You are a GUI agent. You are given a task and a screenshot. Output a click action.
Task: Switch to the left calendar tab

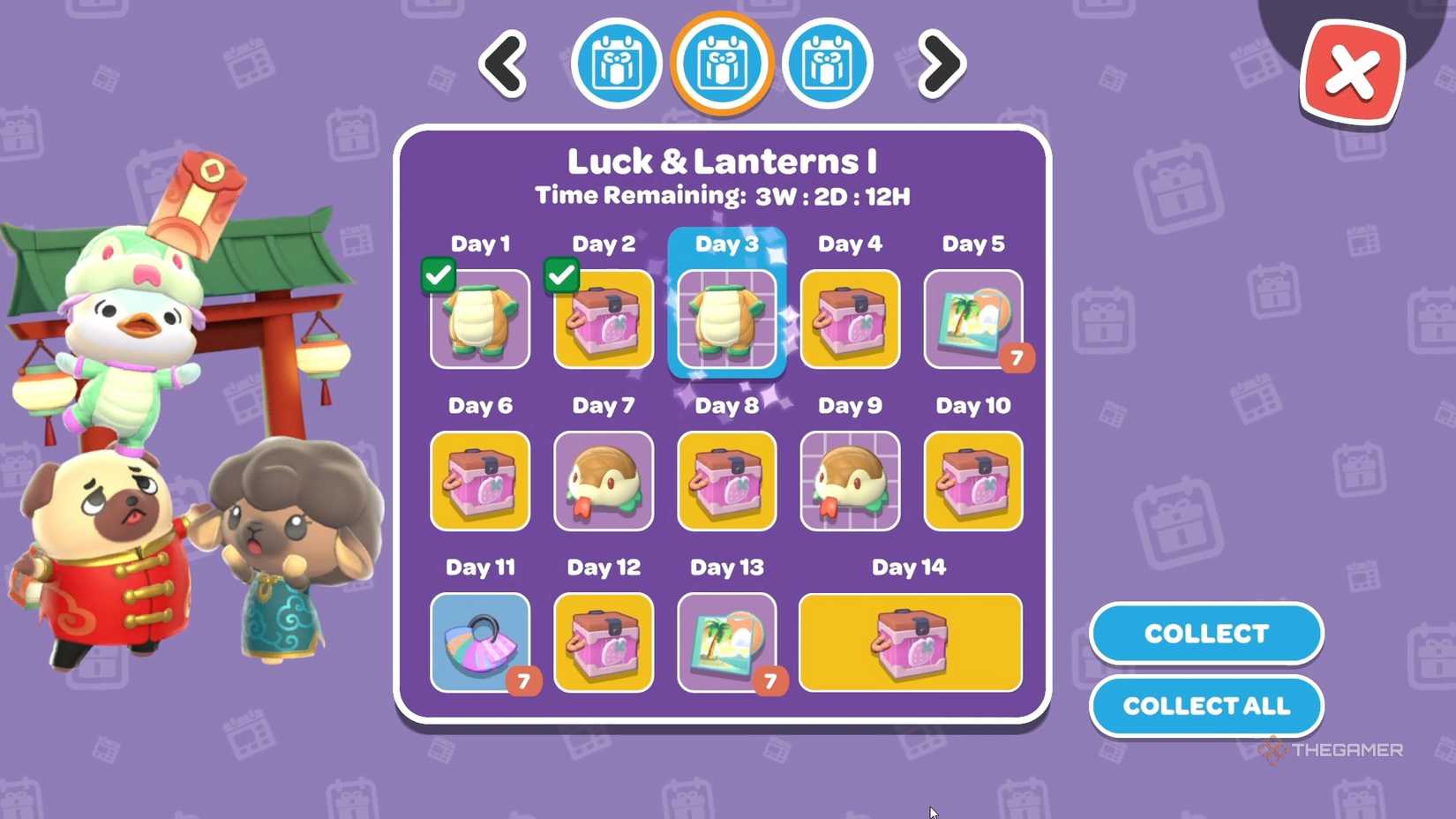pos(616,63)
